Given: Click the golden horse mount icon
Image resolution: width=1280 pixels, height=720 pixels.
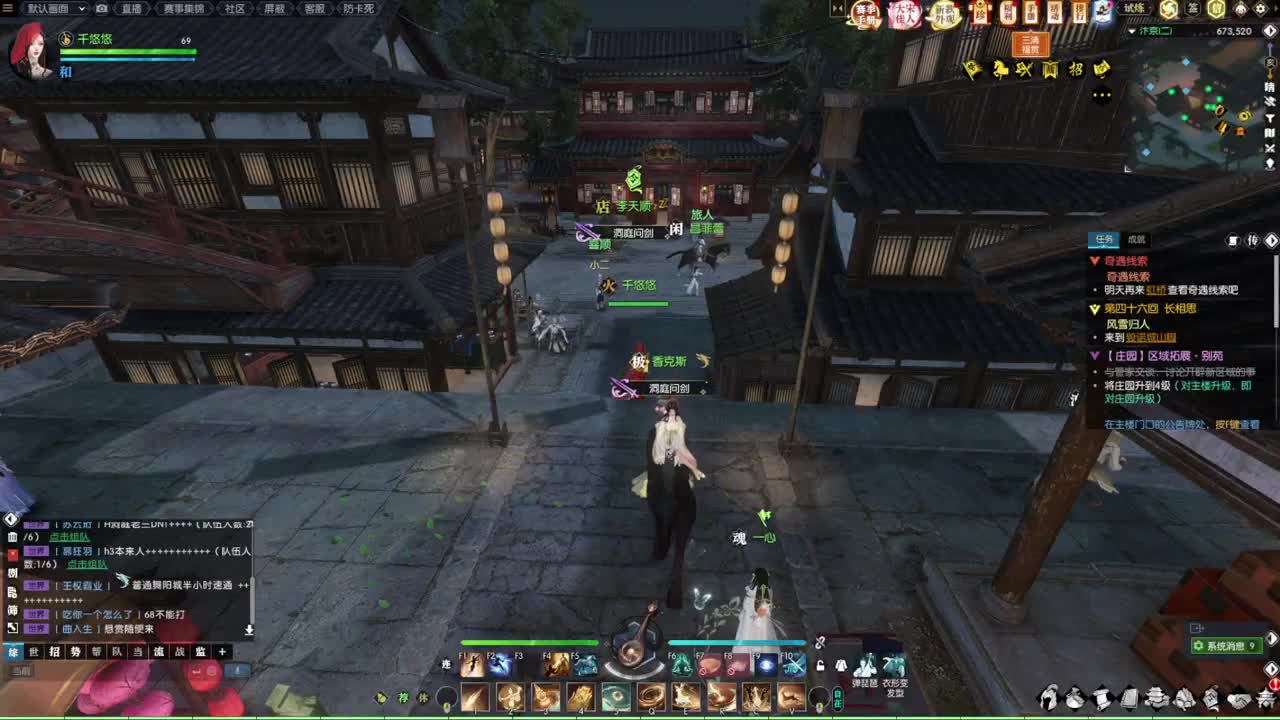Looking at the screenshot, I should click(1000, 69).
